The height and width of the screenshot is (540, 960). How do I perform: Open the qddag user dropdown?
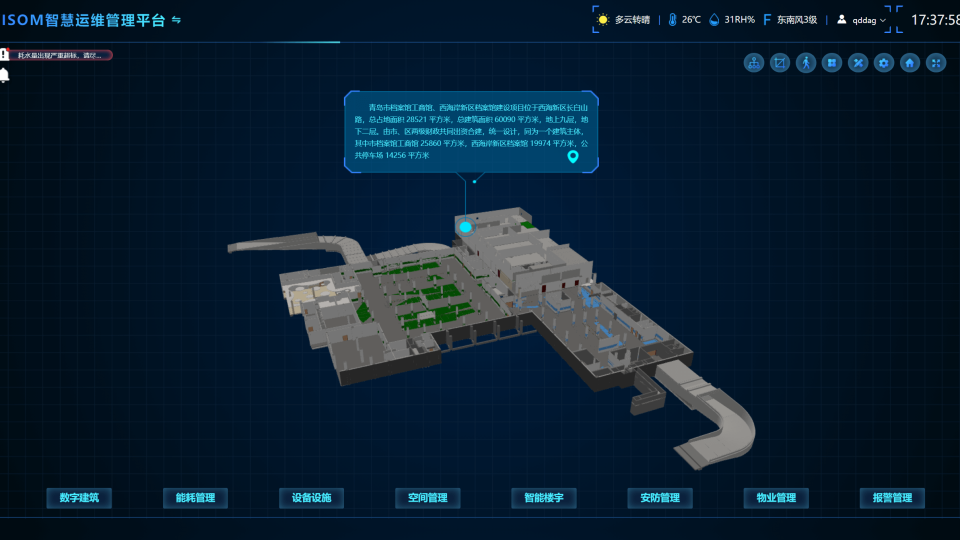(861, 20)
